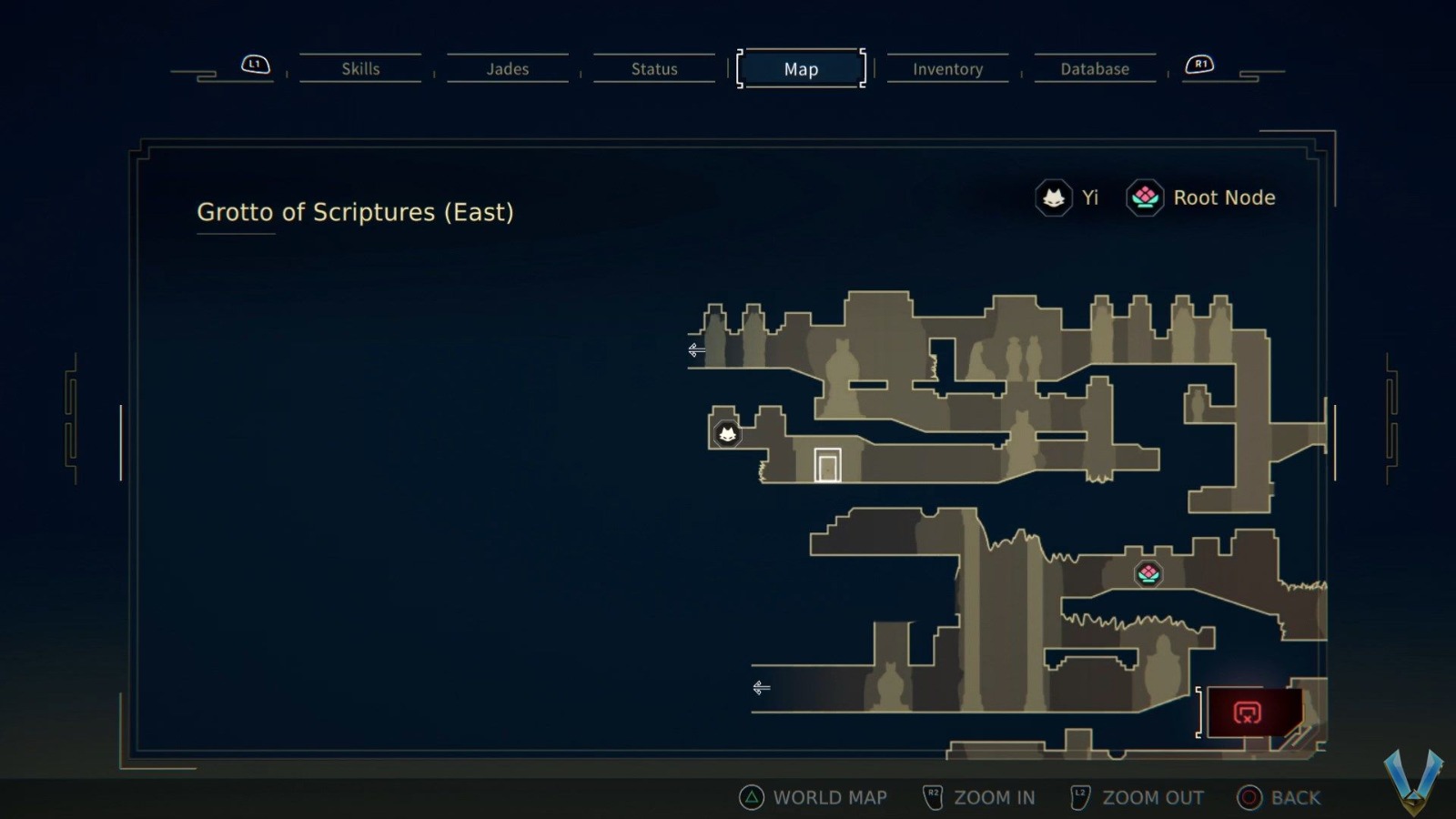Viewport: 1456px width, 819px height.
Task: Click the circle button icon next to Back
Action: tap(1249, 797)
